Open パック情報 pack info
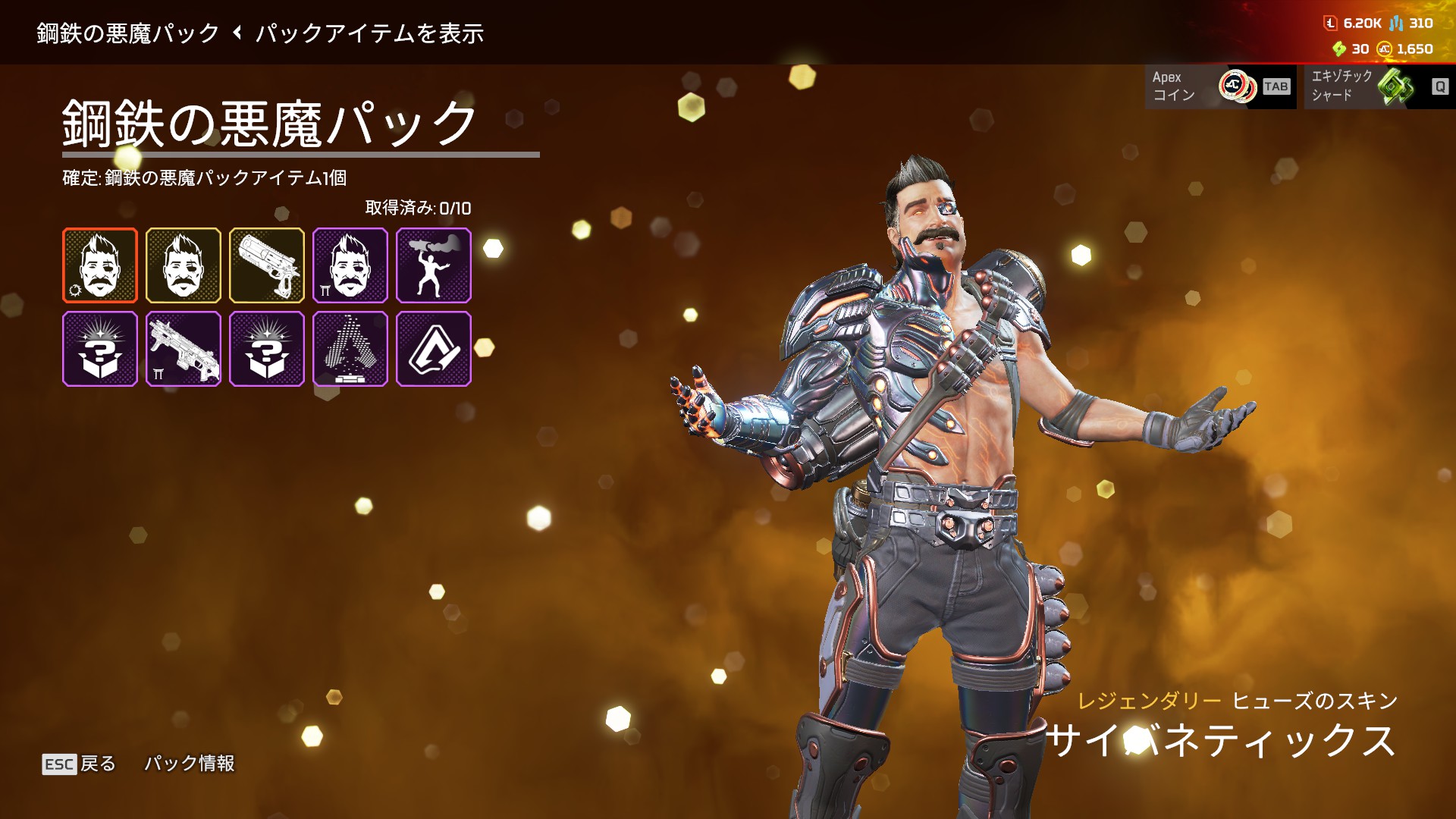Screen dimensions: 1456x819 [x=190, y=764]
